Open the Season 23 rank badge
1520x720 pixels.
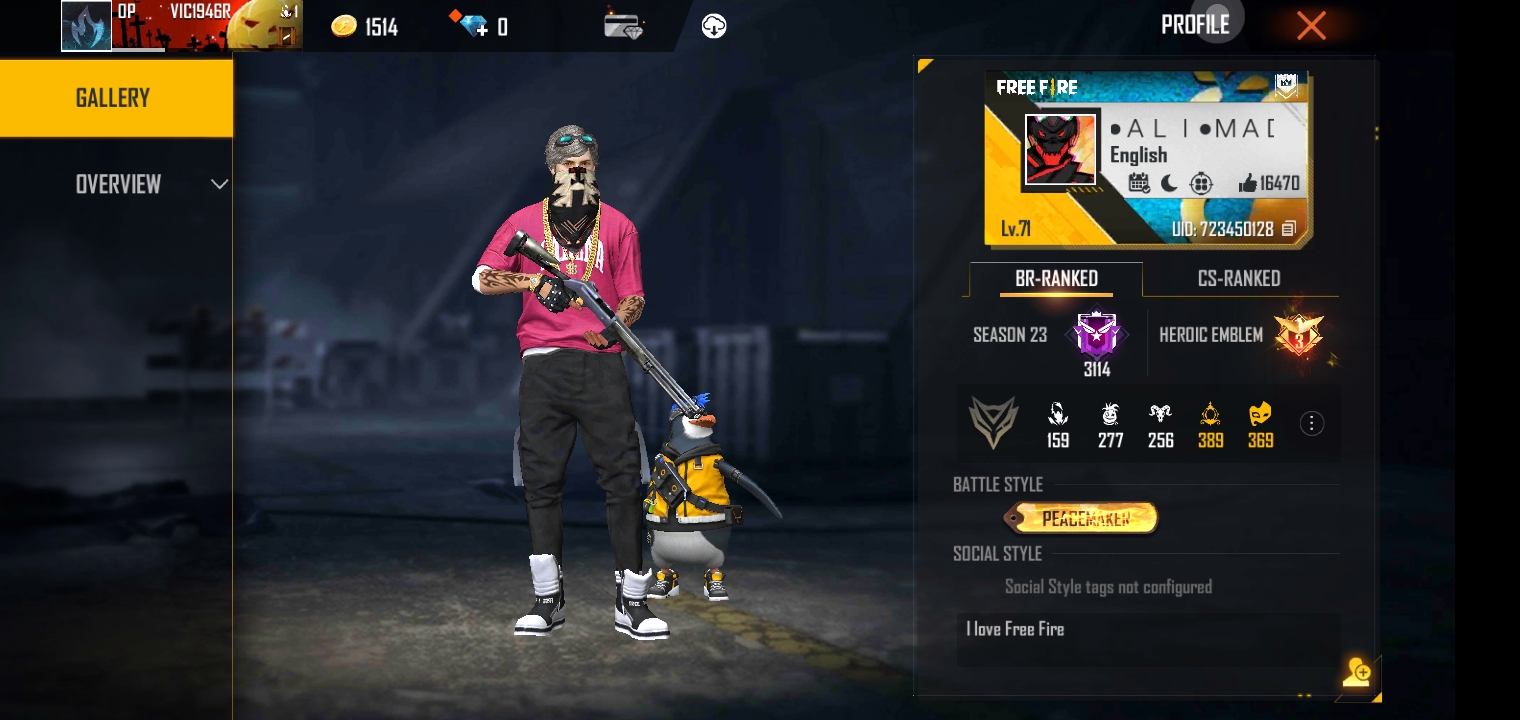(x=1097, y=336)
